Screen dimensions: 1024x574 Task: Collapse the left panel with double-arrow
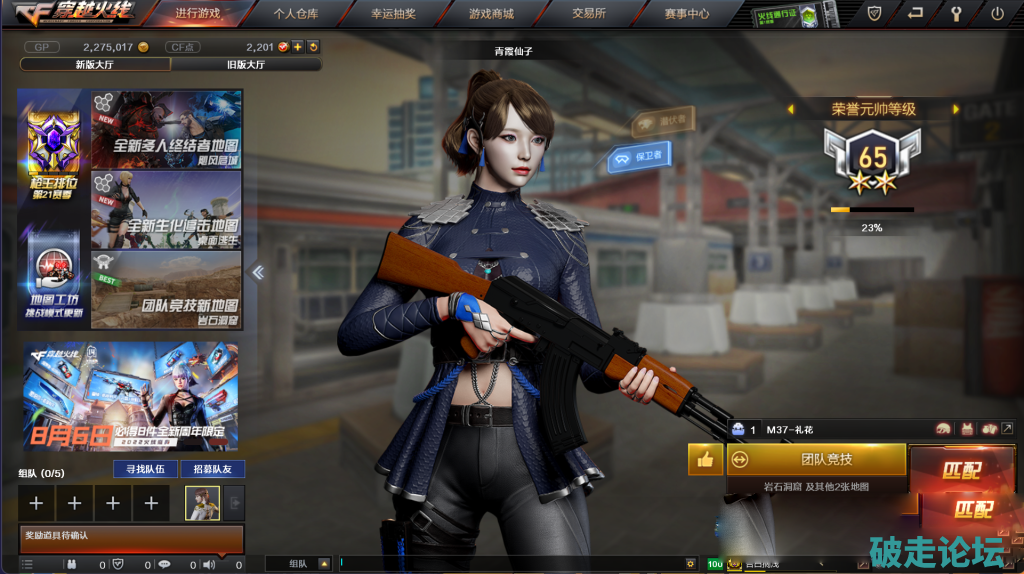tap(257, 272)
